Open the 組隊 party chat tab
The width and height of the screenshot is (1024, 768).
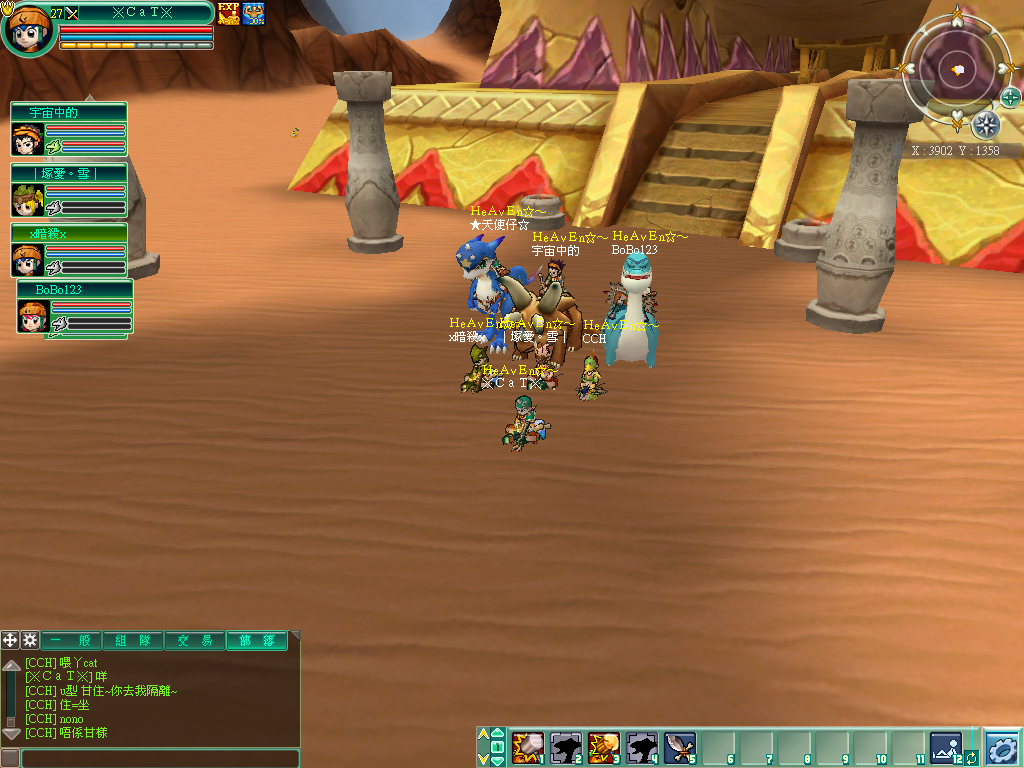tap(132, 640)
